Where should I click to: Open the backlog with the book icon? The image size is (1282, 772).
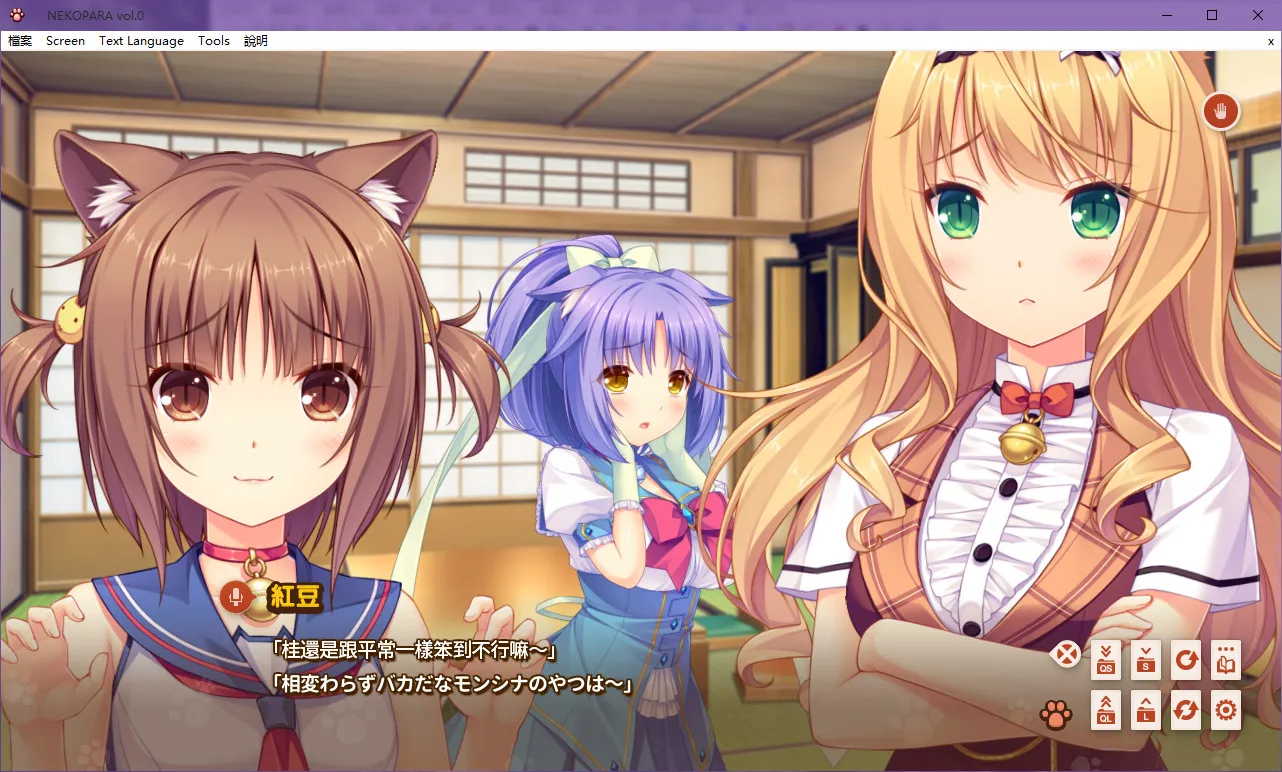point(1224,660)
